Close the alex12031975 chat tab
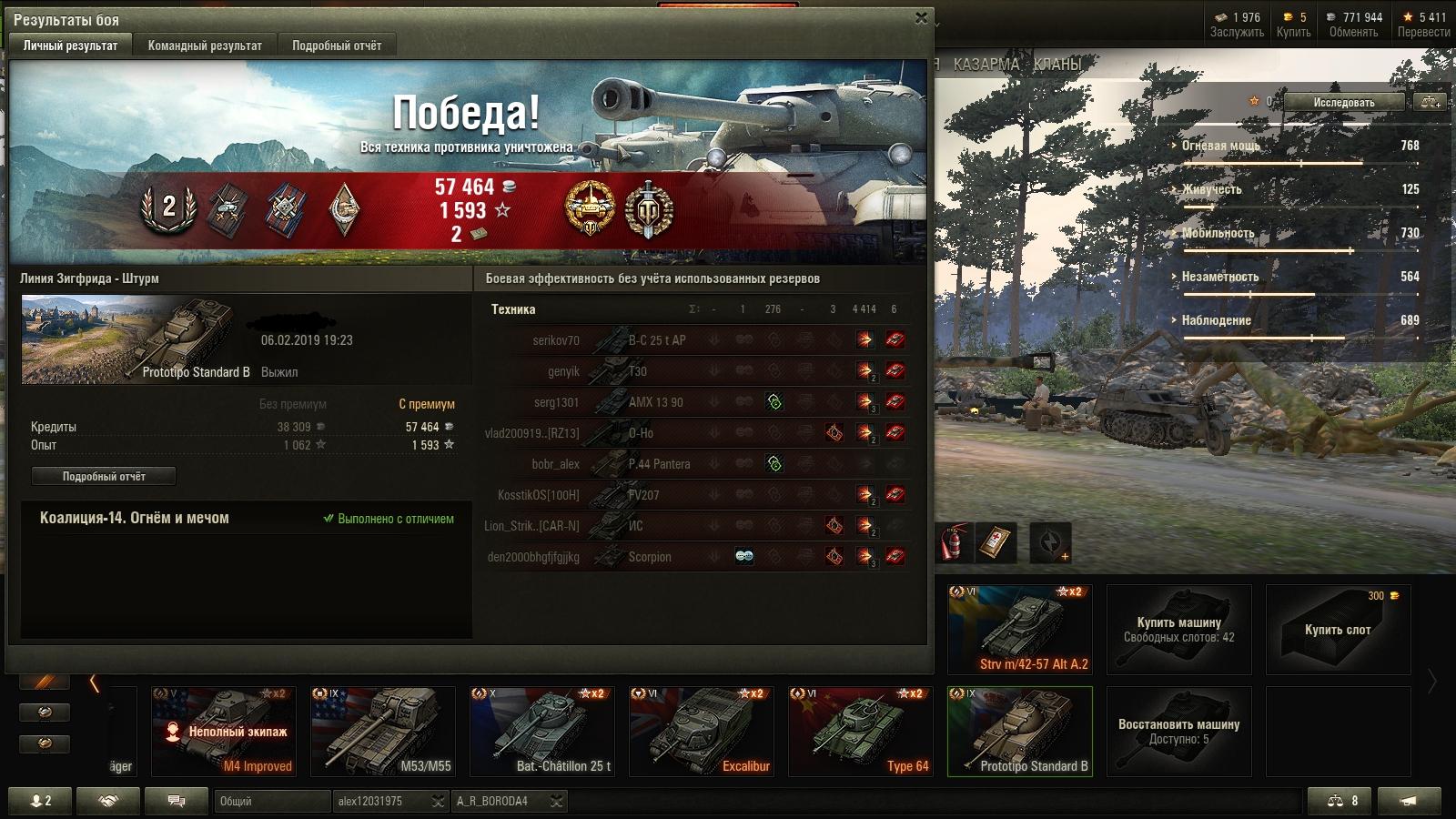The image size is (1456, 819). pyautogui.click(x=438, y=801)
